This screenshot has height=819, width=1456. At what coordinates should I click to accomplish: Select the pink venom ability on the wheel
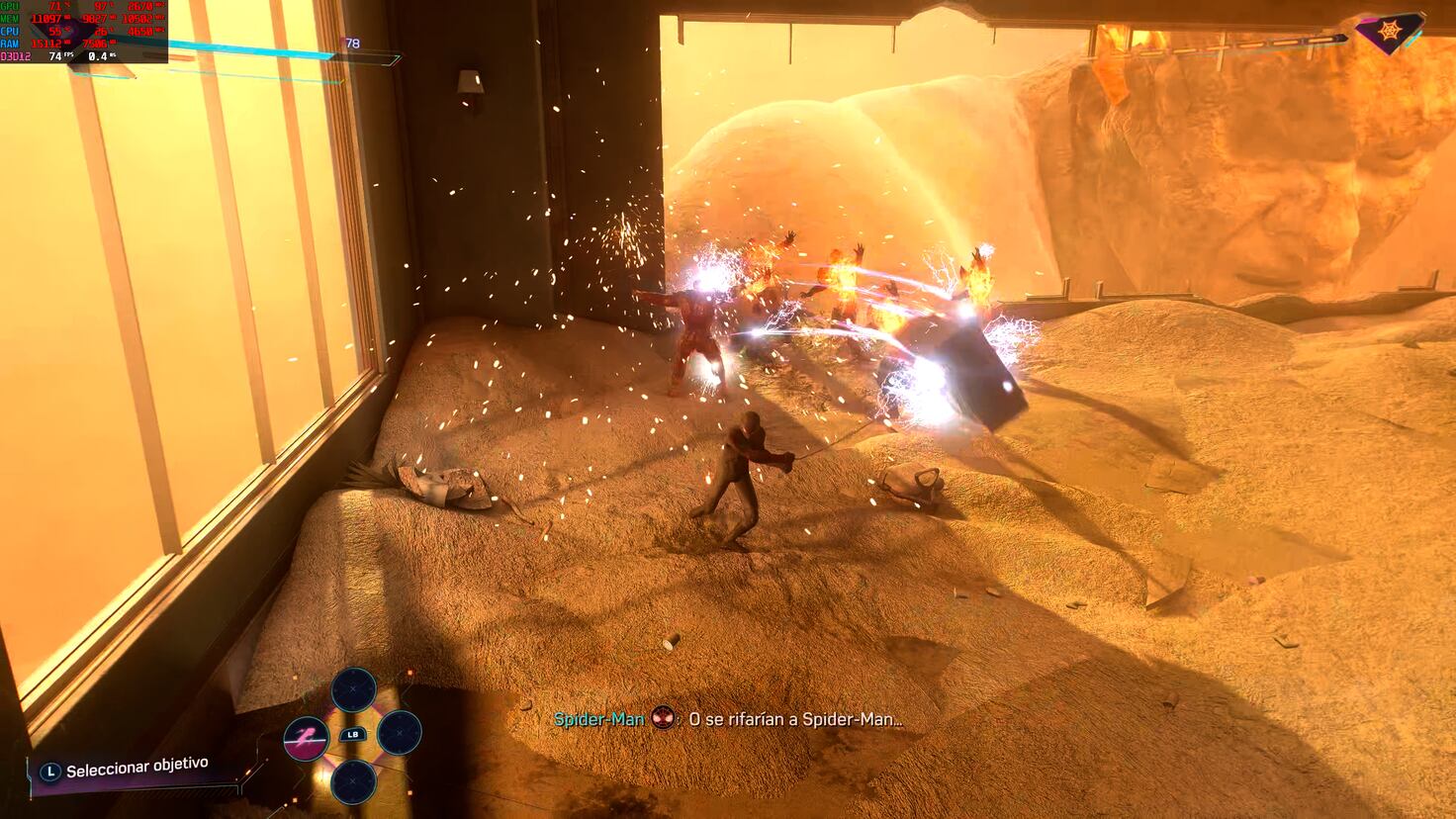pos(307,739)
